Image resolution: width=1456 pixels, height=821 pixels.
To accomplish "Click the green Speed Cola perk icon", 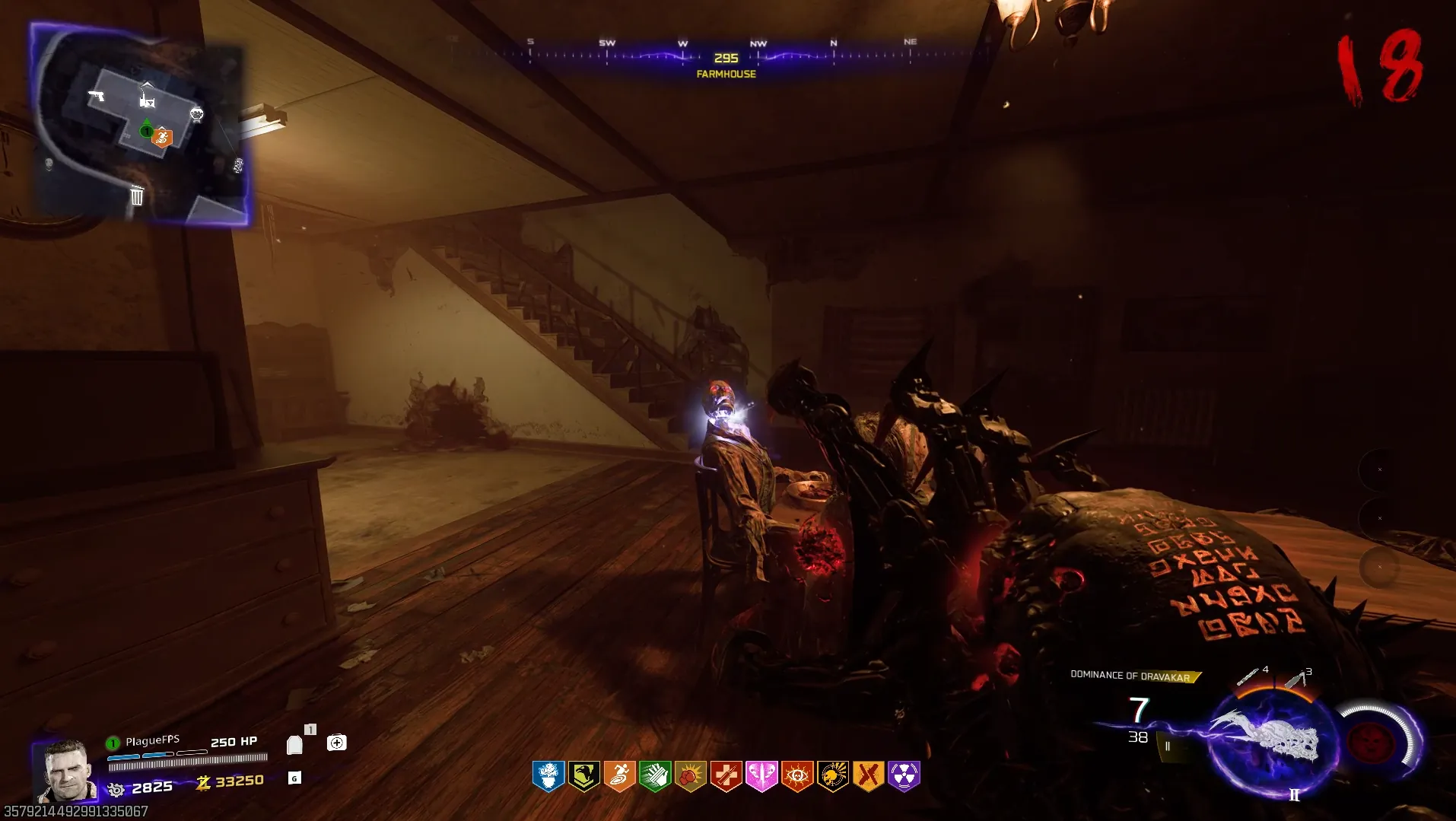I will tap(655, 776).
